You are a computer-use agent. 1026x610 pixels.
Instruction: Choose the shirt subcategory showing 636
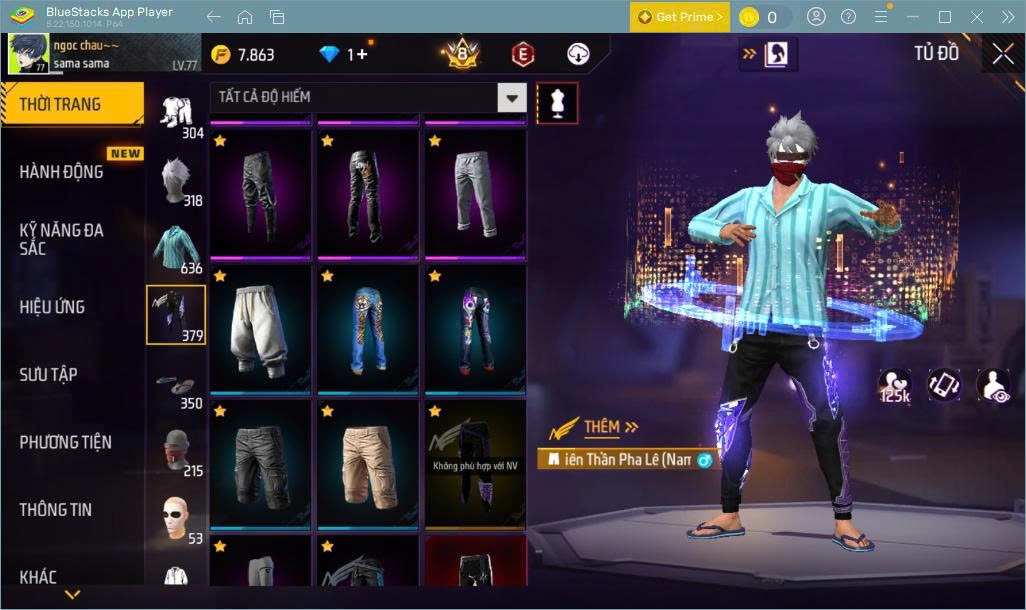(178, 248)
